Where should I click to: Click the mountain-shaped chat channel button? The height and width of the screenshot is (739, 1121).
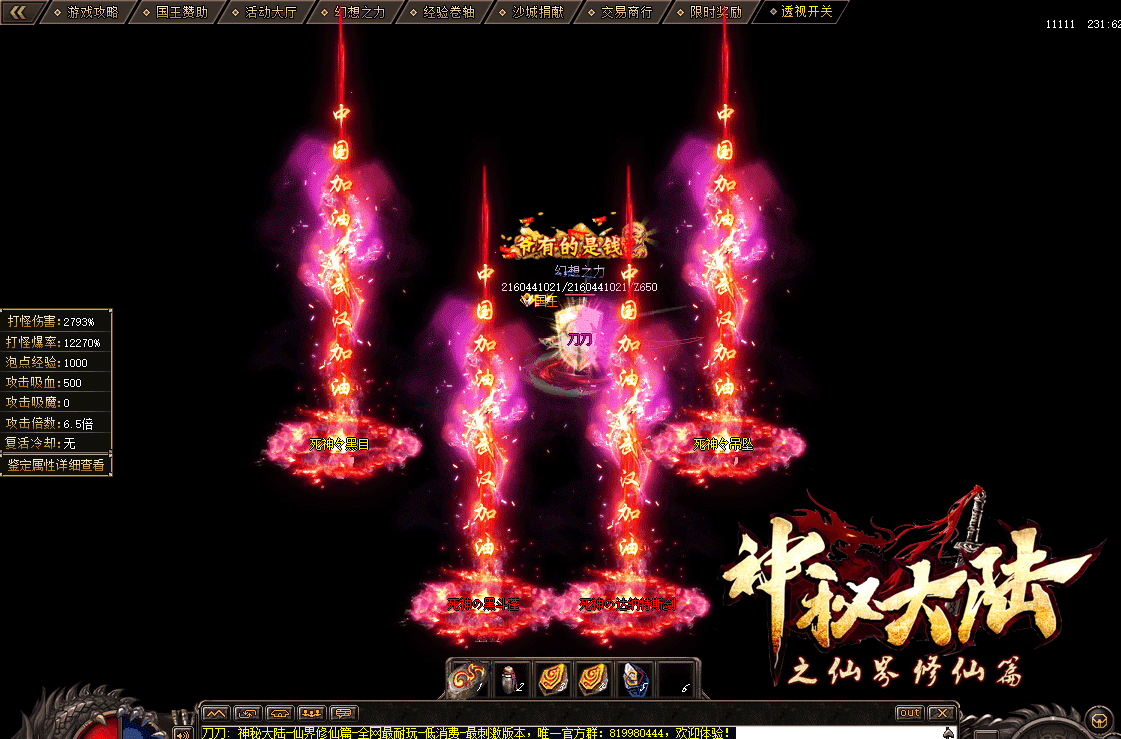coord(215,713)
